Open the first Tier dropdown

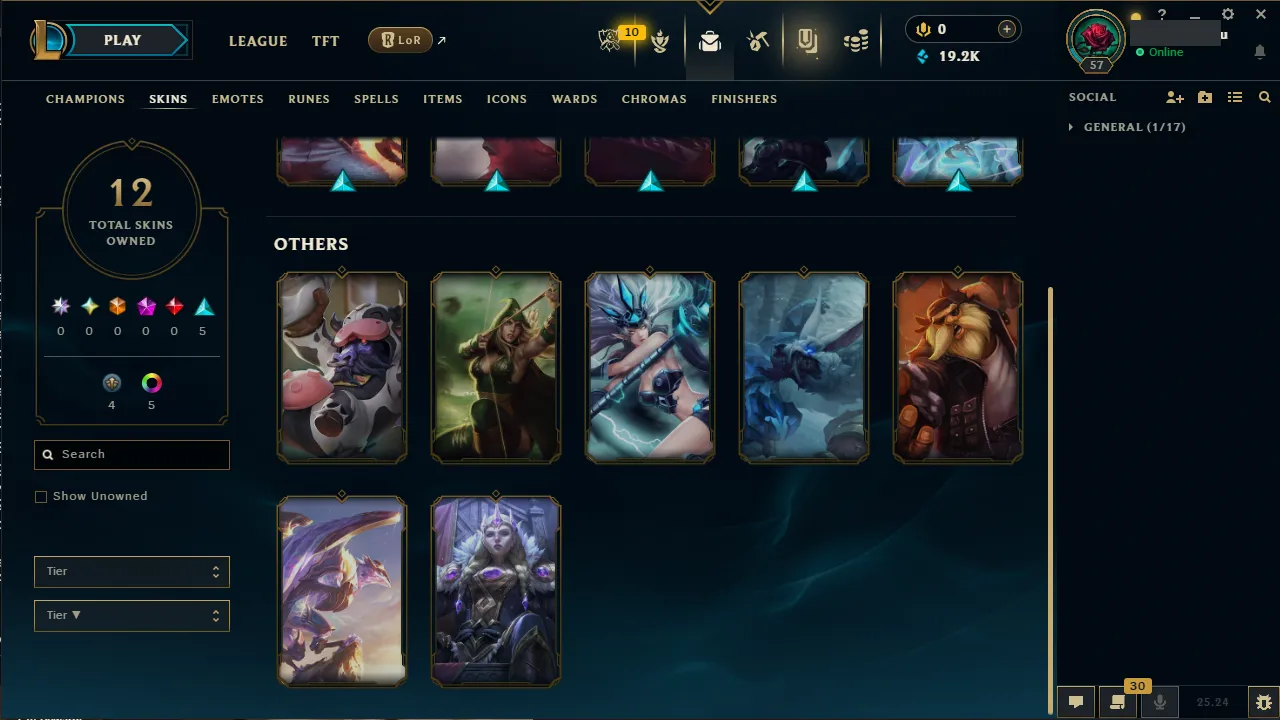pos(131,571)
